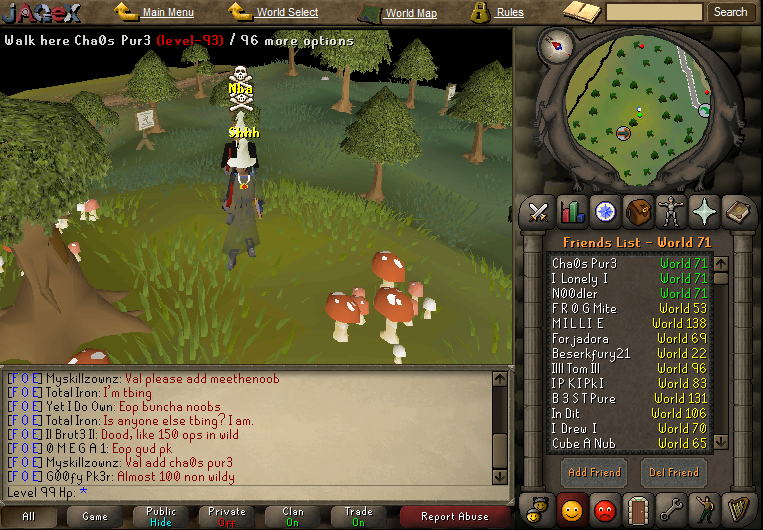Viewport: 763px width, 530px height.
Task: Open the harp music tab
Action: click(x=737, y=508)
